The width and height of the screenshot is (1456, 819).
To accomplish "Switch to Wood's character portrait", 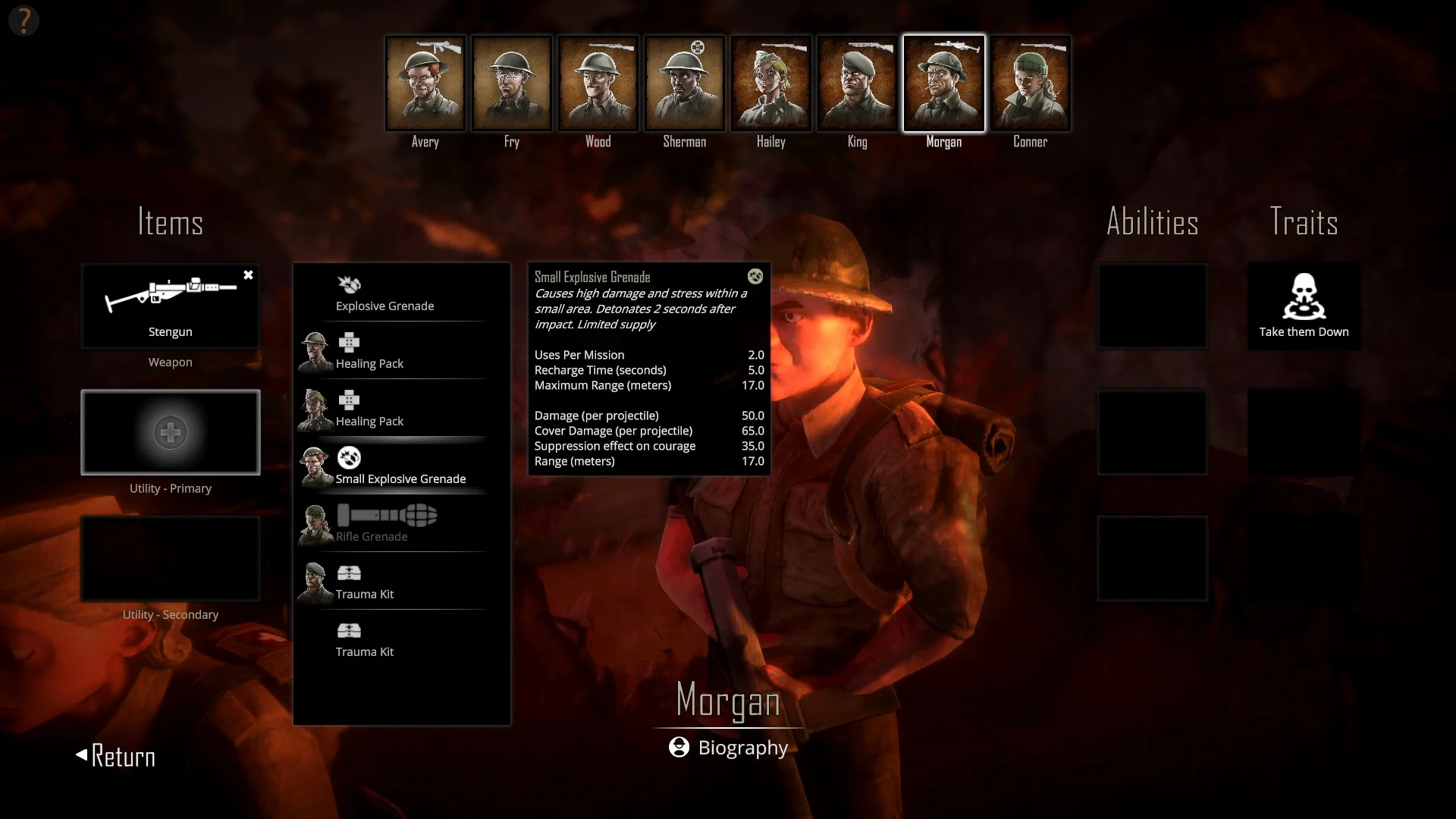I will [598, 84].
